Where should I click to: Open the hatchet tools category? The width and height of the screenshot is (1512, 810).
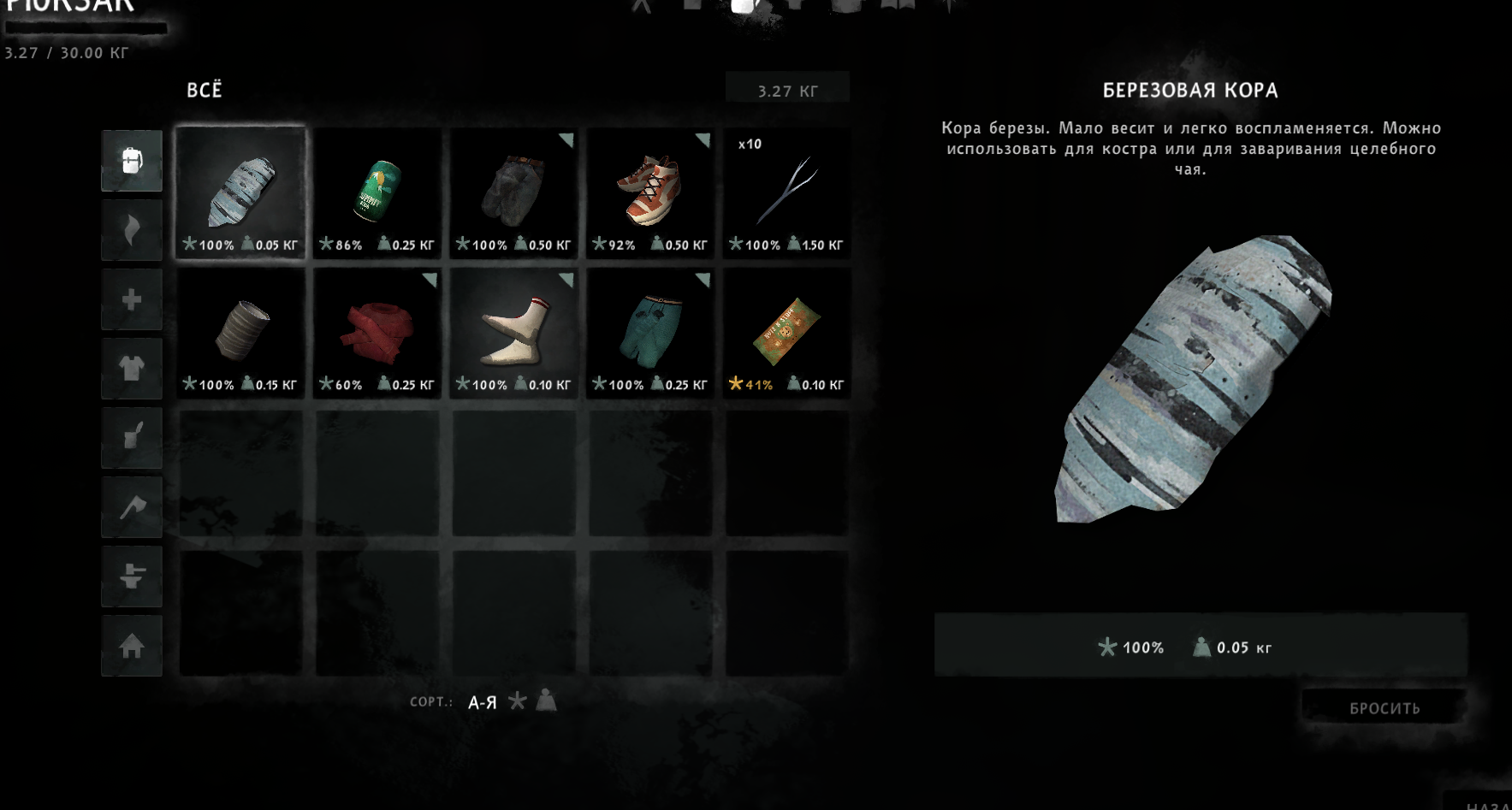[132, 507]
